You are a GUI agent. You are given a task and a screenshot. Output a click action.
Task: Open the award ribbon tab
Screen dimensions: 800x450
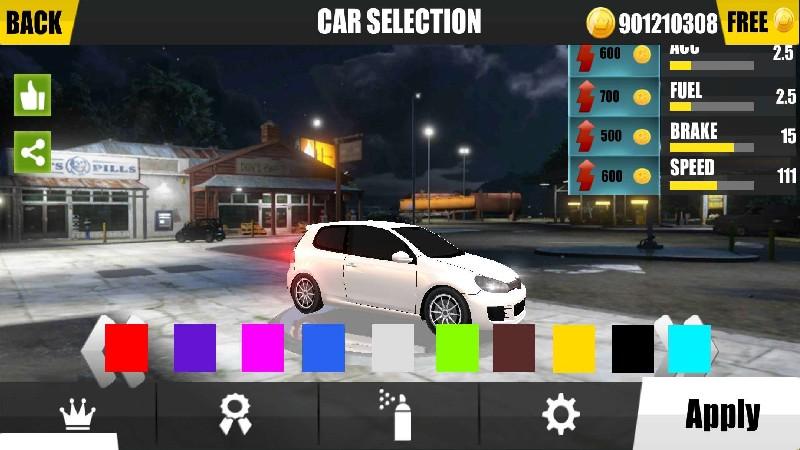coord(236,414)
